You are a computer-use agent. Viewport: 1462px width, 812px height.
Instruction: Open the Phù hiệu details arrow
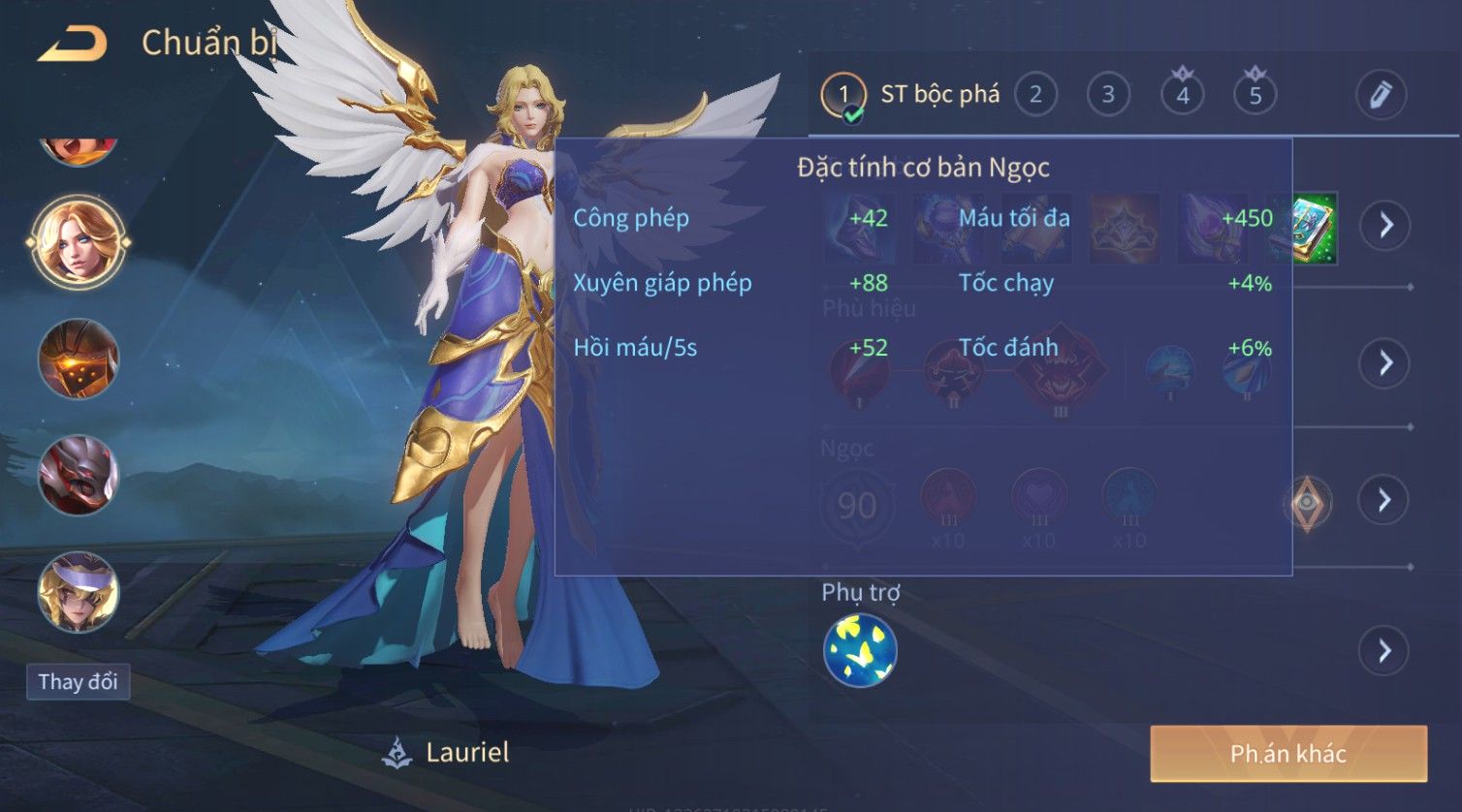[1385, 363]
